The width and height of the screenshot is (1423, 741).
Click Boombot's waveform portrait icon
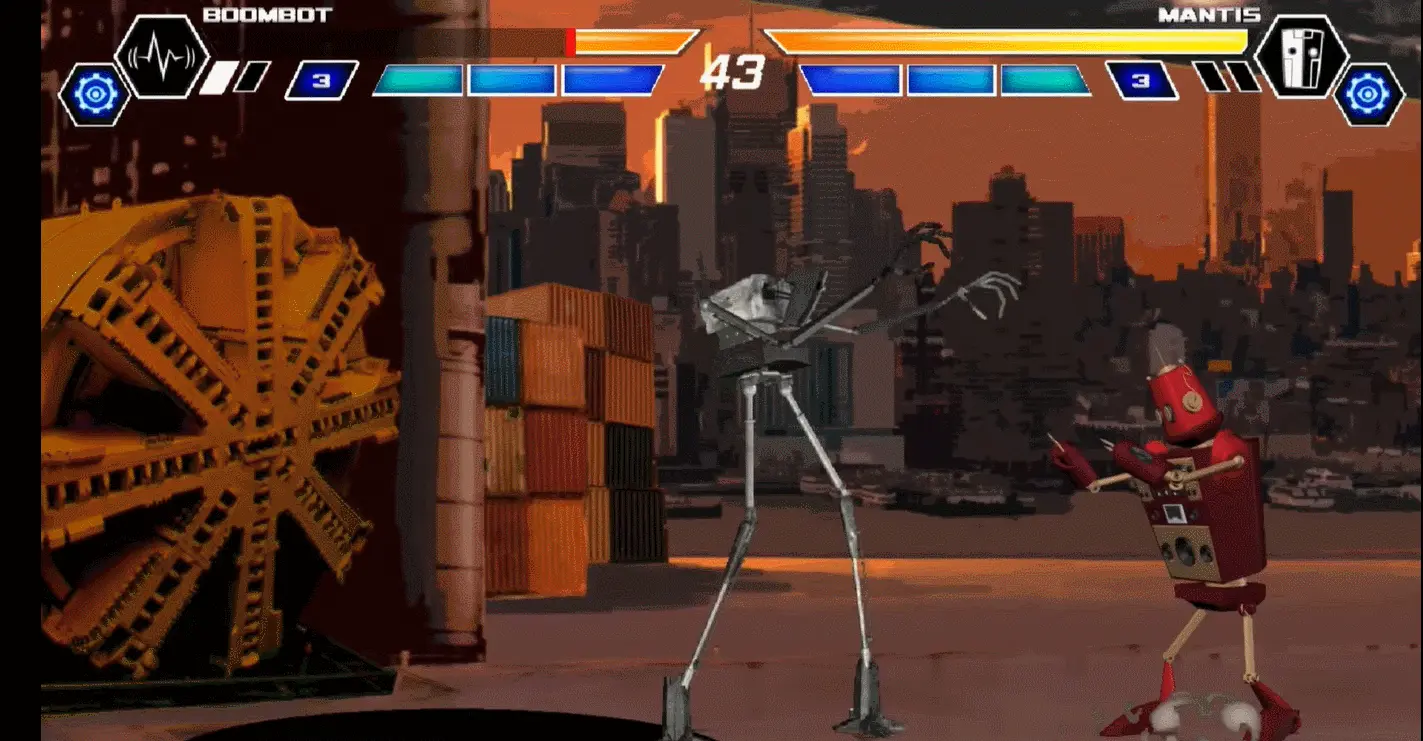pyautogui.click(x=161, y=56)
